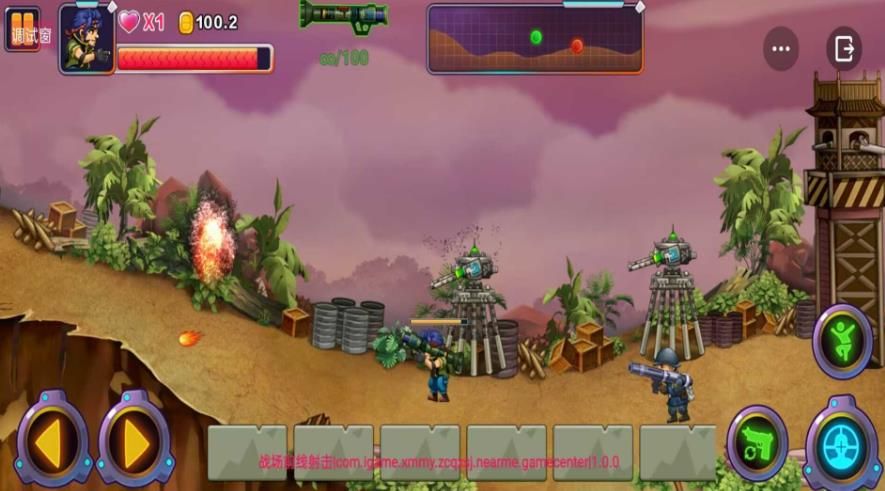
Task: Tap the soldier character portrait
Action: tap(86, 40)
